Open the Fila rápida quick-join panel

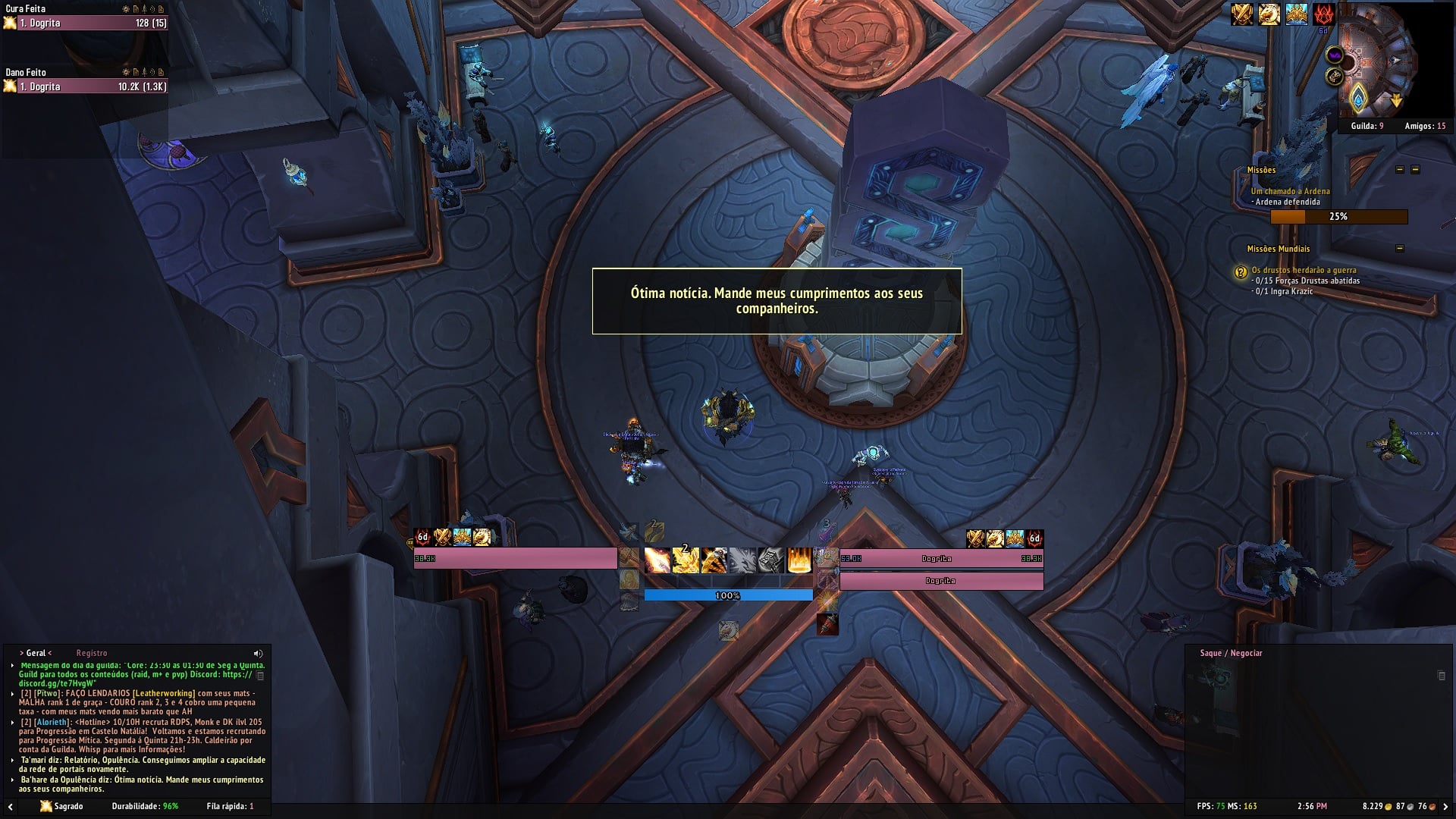230,806
